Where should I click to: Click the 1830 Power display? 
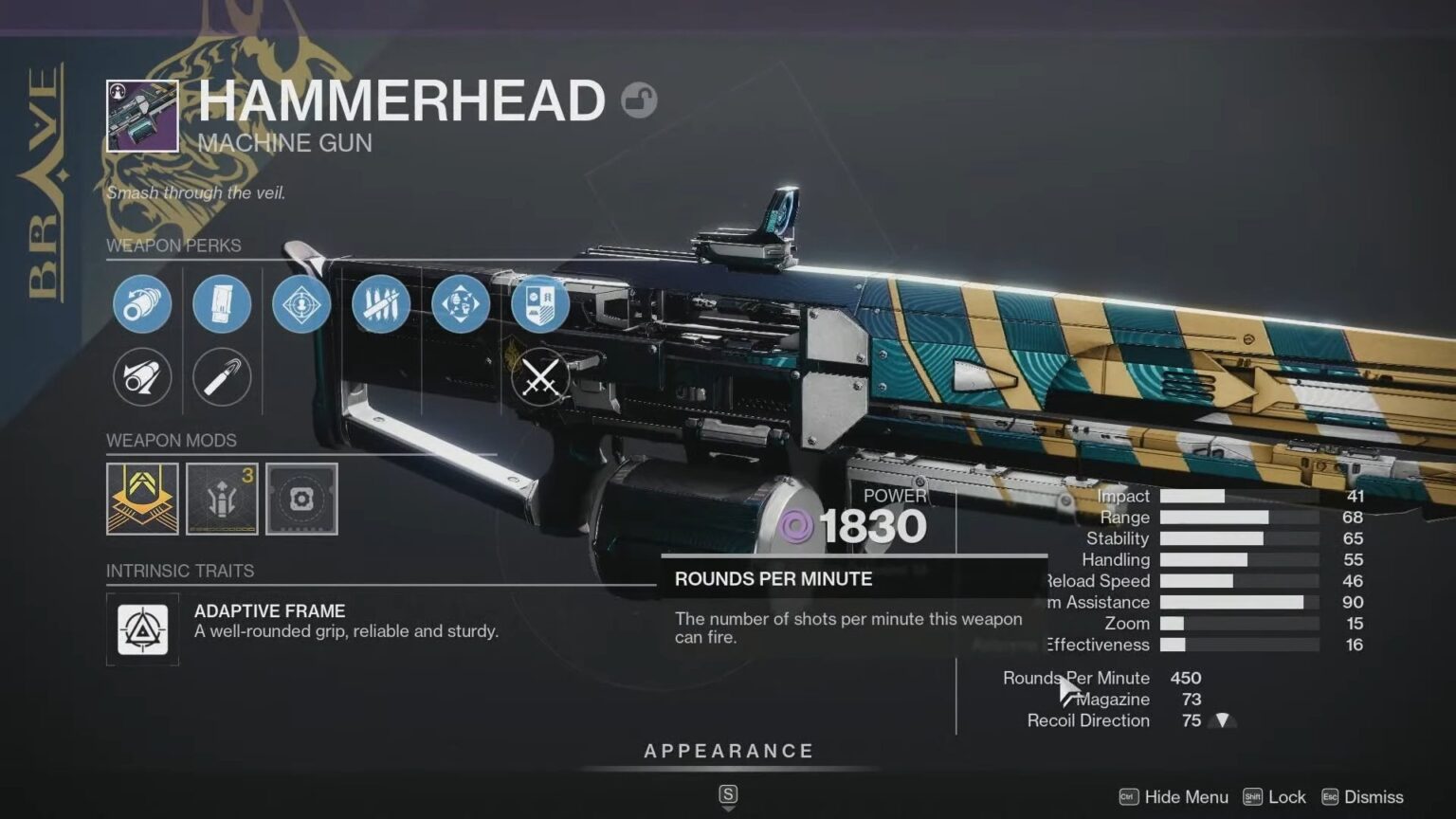point(874,526)
